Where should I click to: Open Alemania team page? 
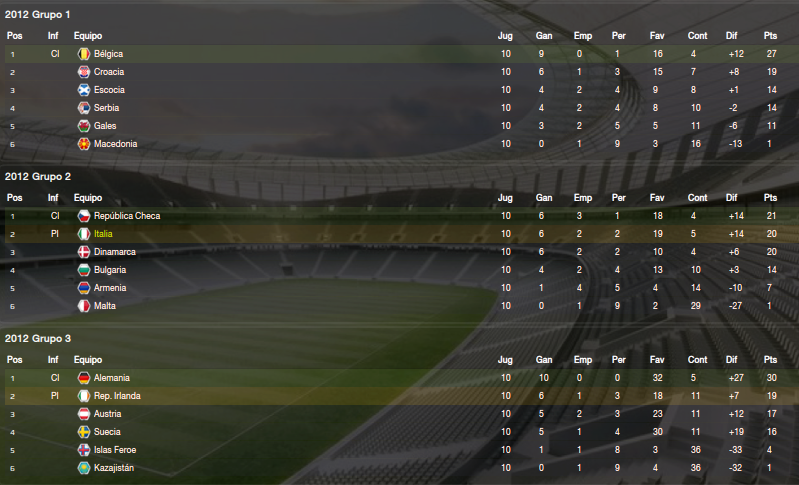click(113, 378)
